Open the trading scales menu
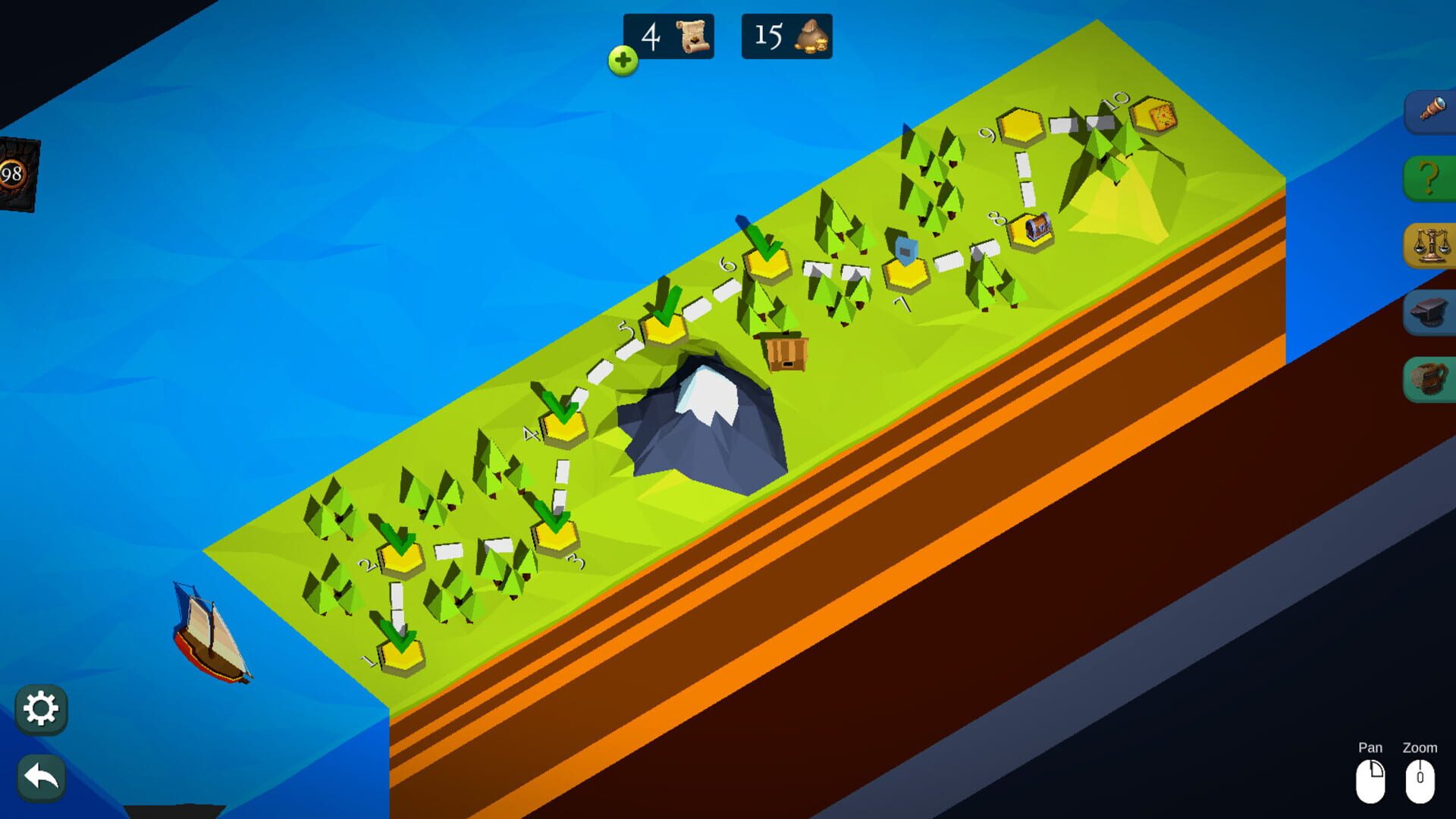This screenshot has height=819, width=1456. pos(1430,244)
